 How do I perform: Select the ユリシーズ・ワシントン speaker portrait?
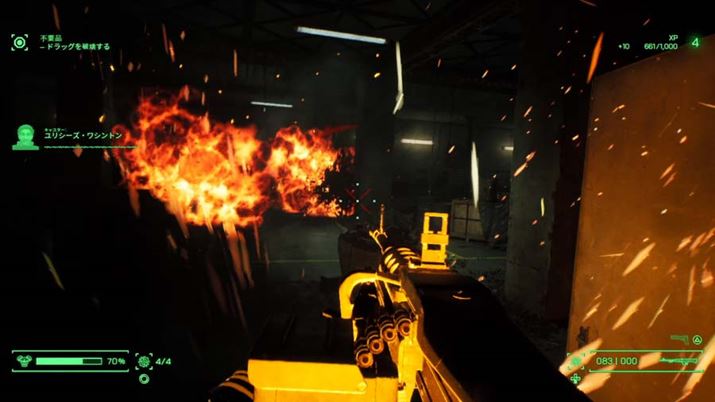click(x=24, y=137)
